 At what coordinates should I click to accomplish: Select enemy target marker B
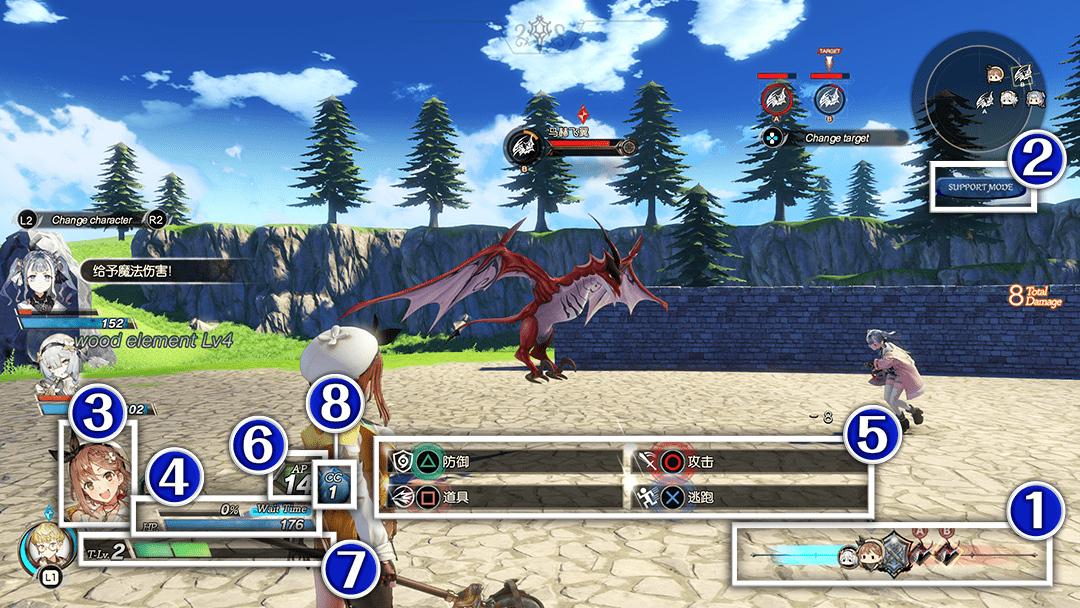pos(827,100)
